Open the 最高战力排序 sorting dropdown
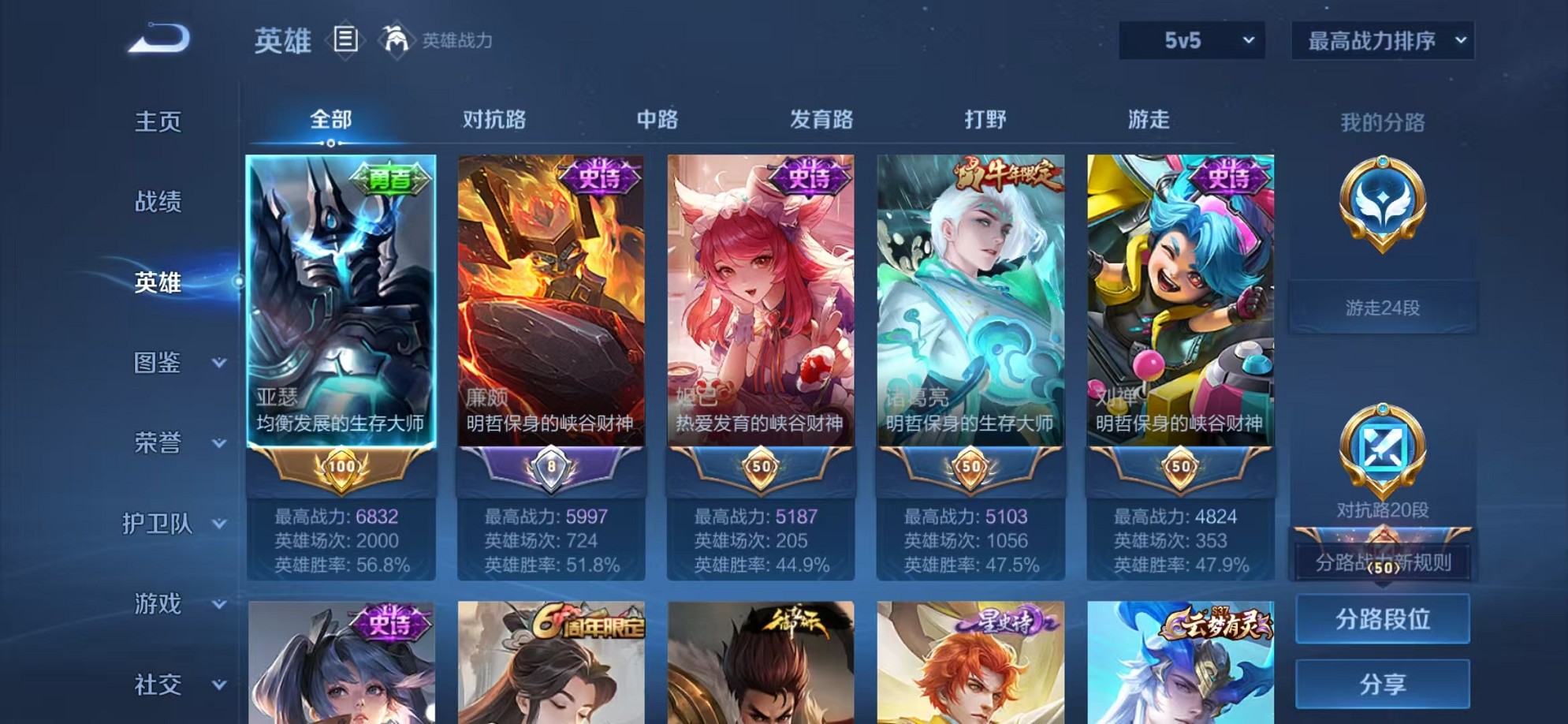The image size is (1568, 724). click(1381, 40)
